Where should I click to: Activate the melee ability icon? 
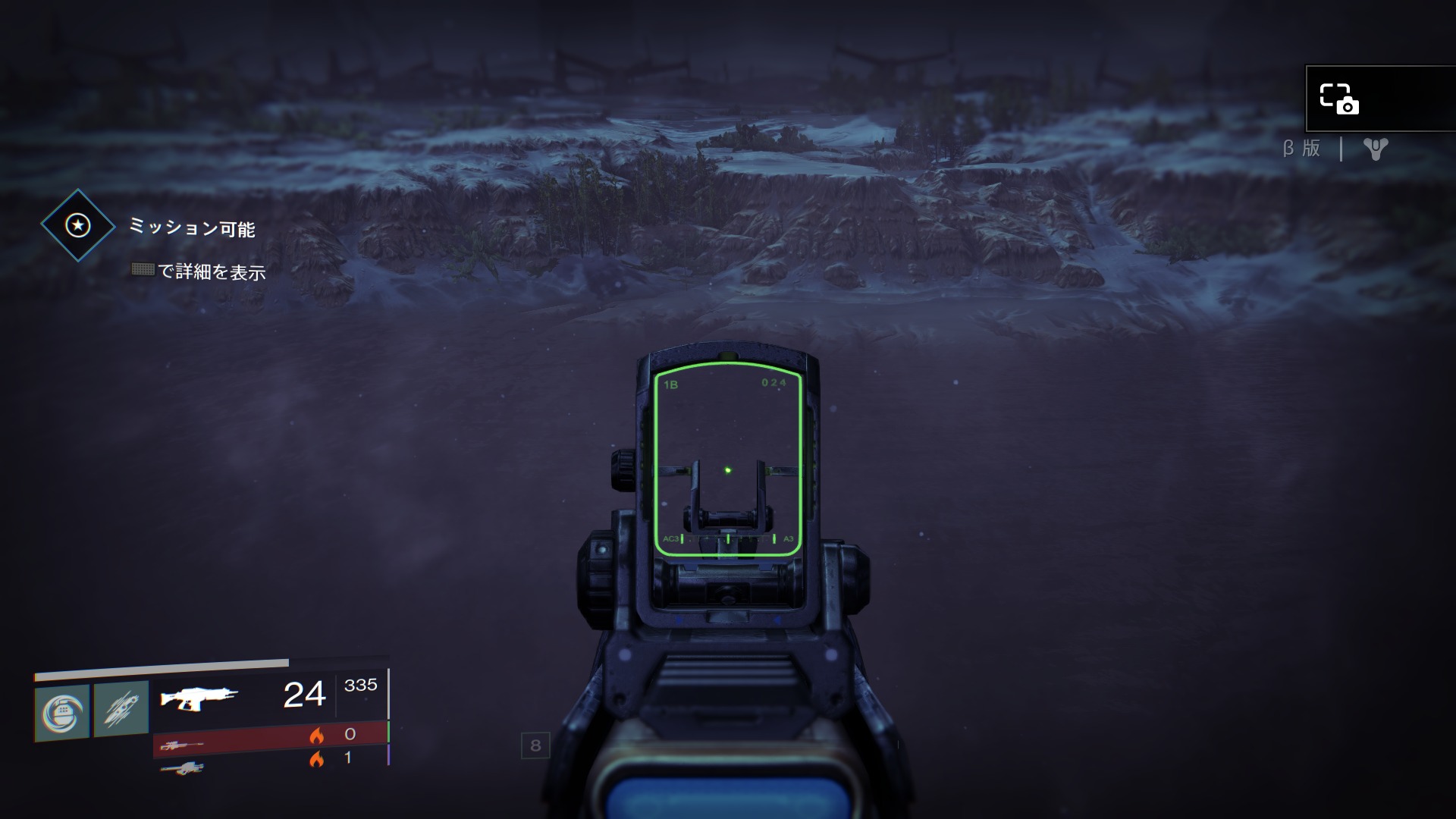click(x=121, y=710)
